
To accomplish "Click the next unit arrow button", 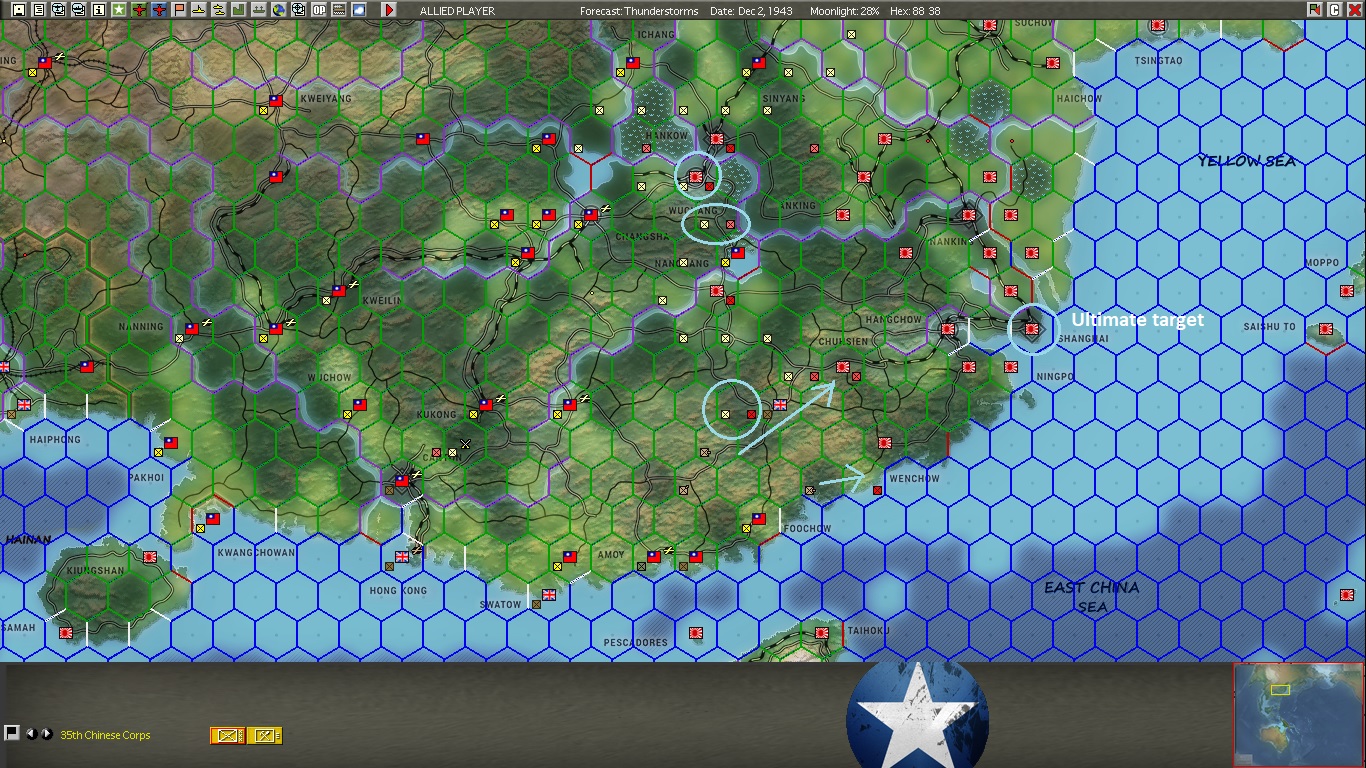I will click(46, 735).
